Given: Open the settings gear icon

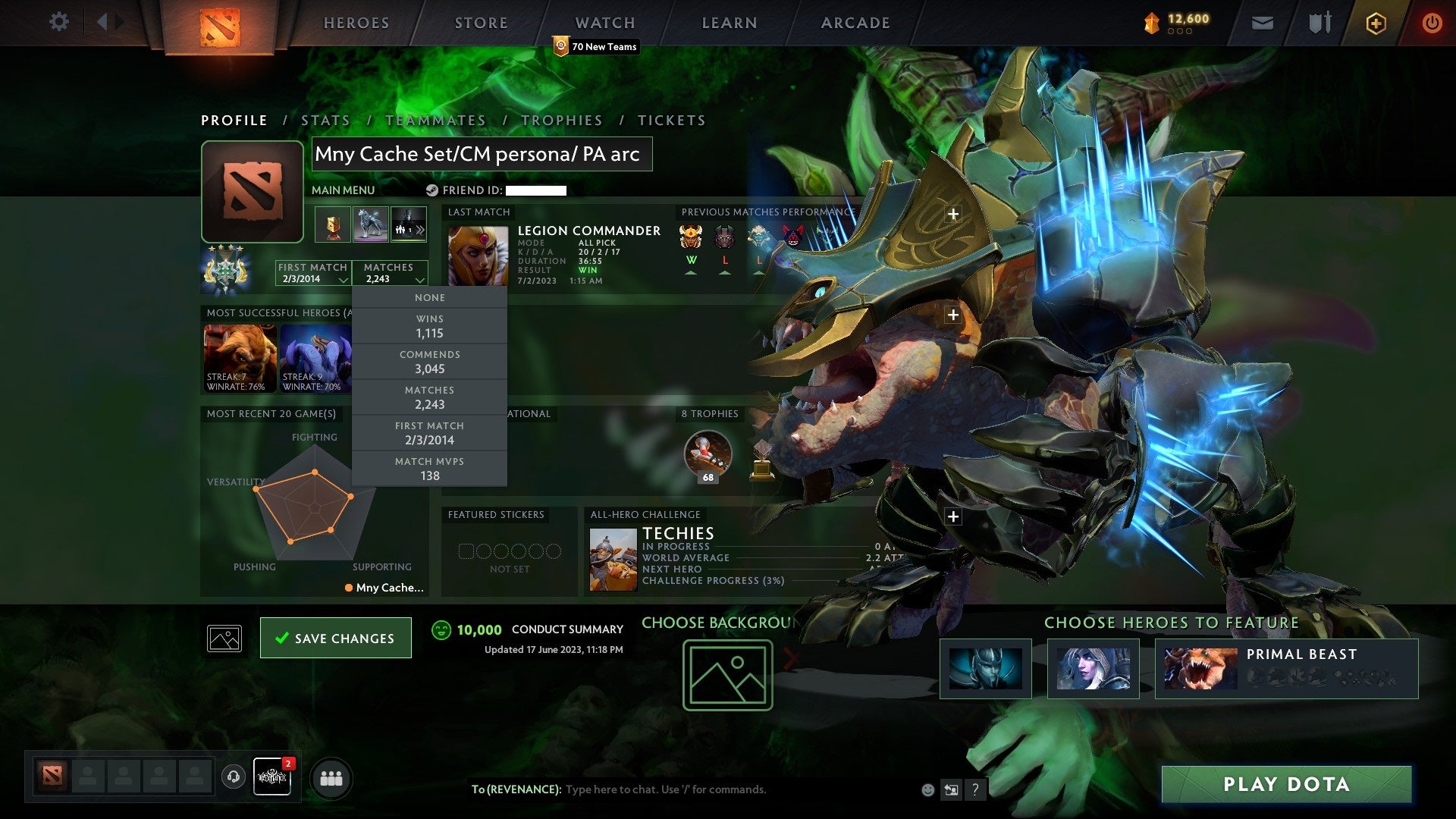Looking at the screenshot, I should 58,22.
